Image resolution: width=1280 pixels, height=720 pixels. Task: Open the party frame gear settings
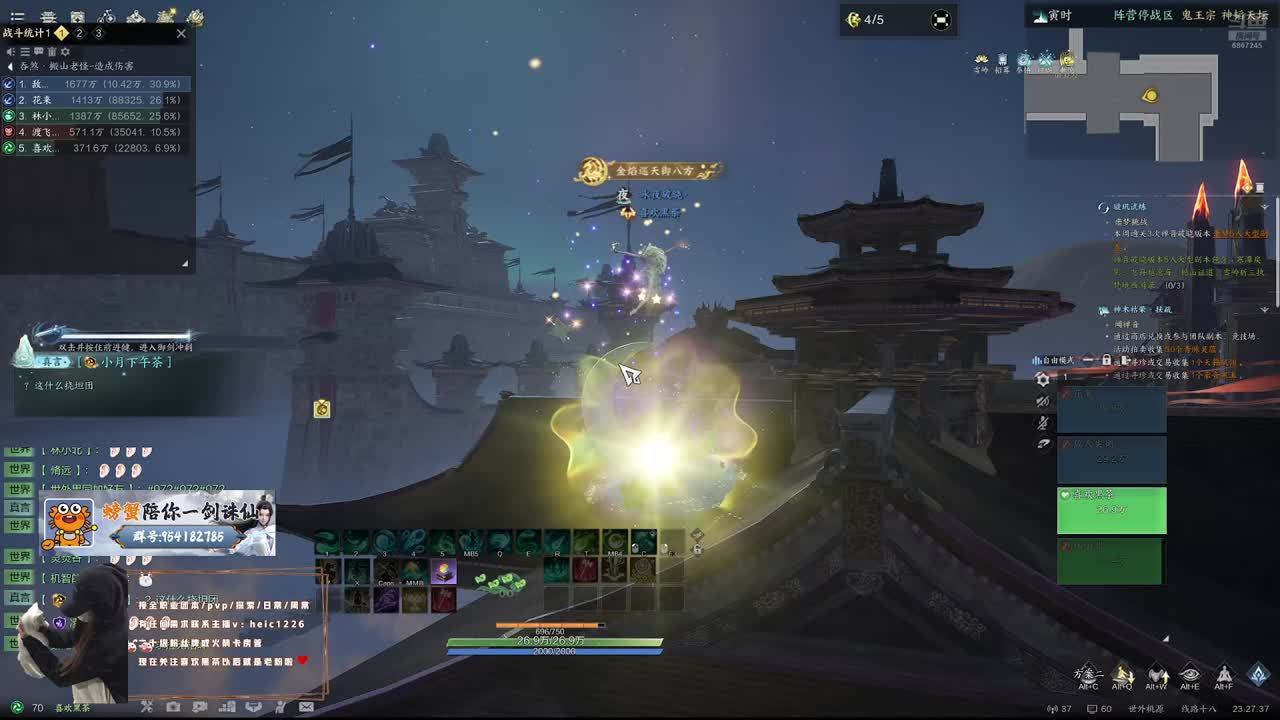[1043, 379]
